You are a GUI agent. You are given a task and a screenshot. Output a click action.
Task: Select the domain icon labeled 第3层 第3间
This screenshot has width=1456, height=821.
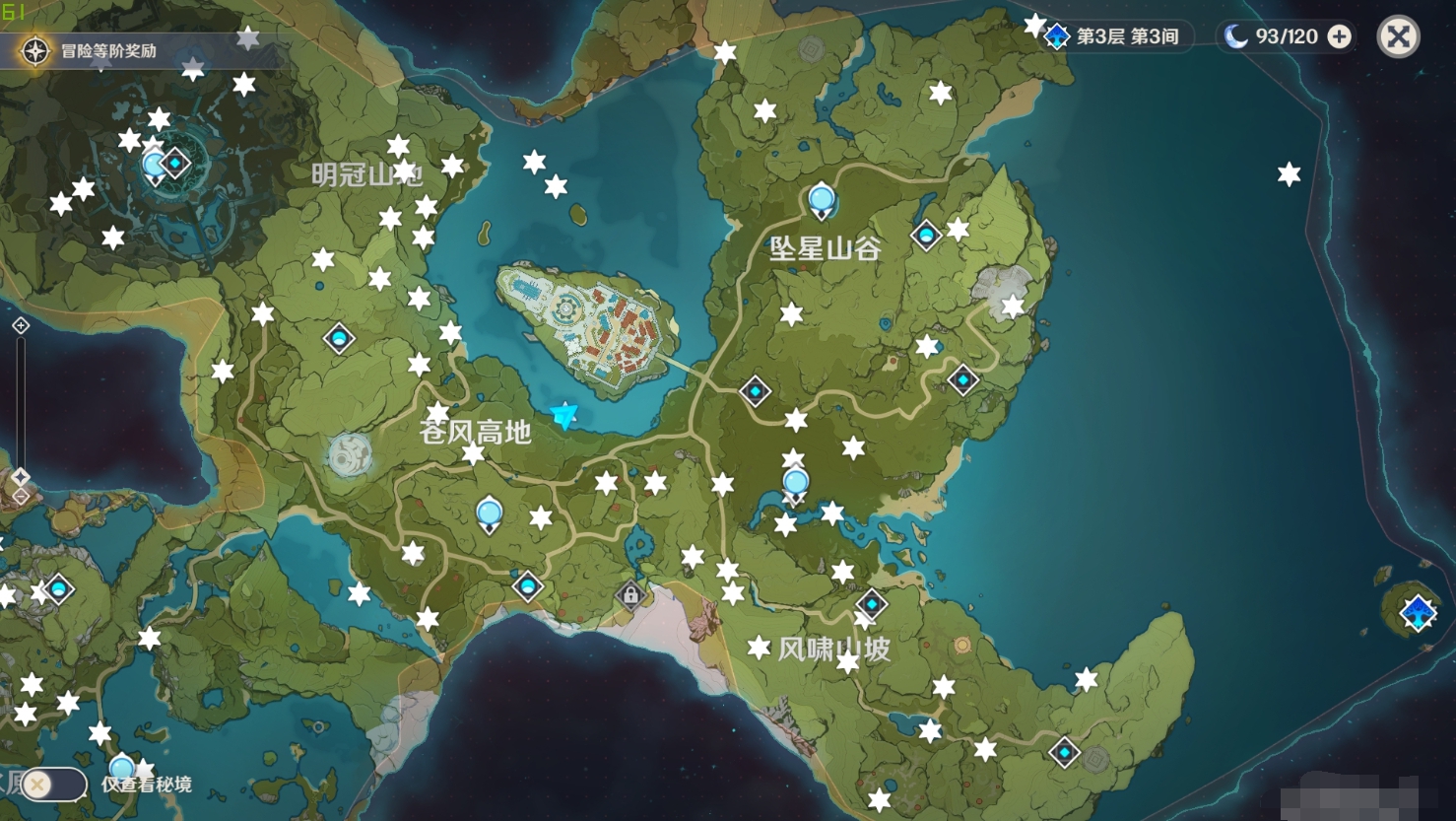click(1056, 36)
